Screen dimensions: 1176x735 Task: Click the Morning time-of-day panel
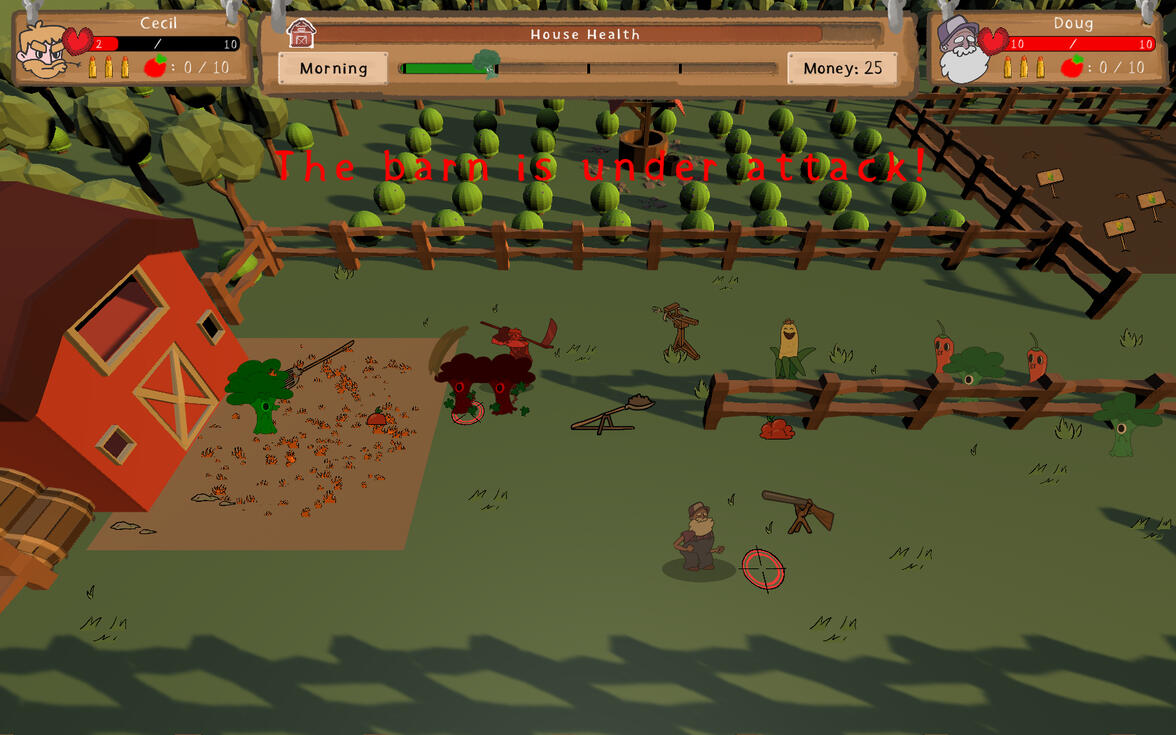(x=333, y=68)
